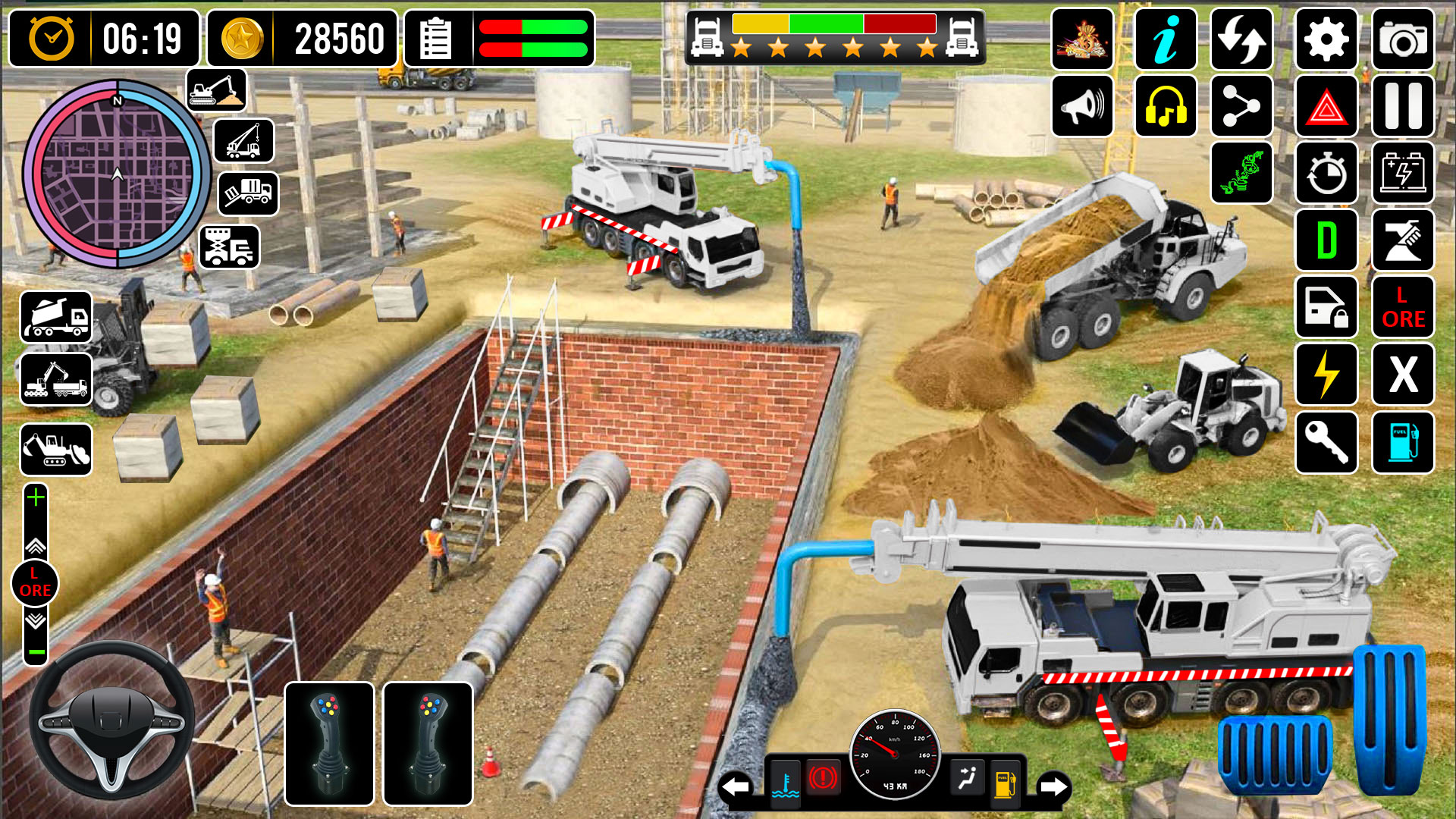
Task: Select the excavator vehicle icon near the minimap
Action: [218, 90]
